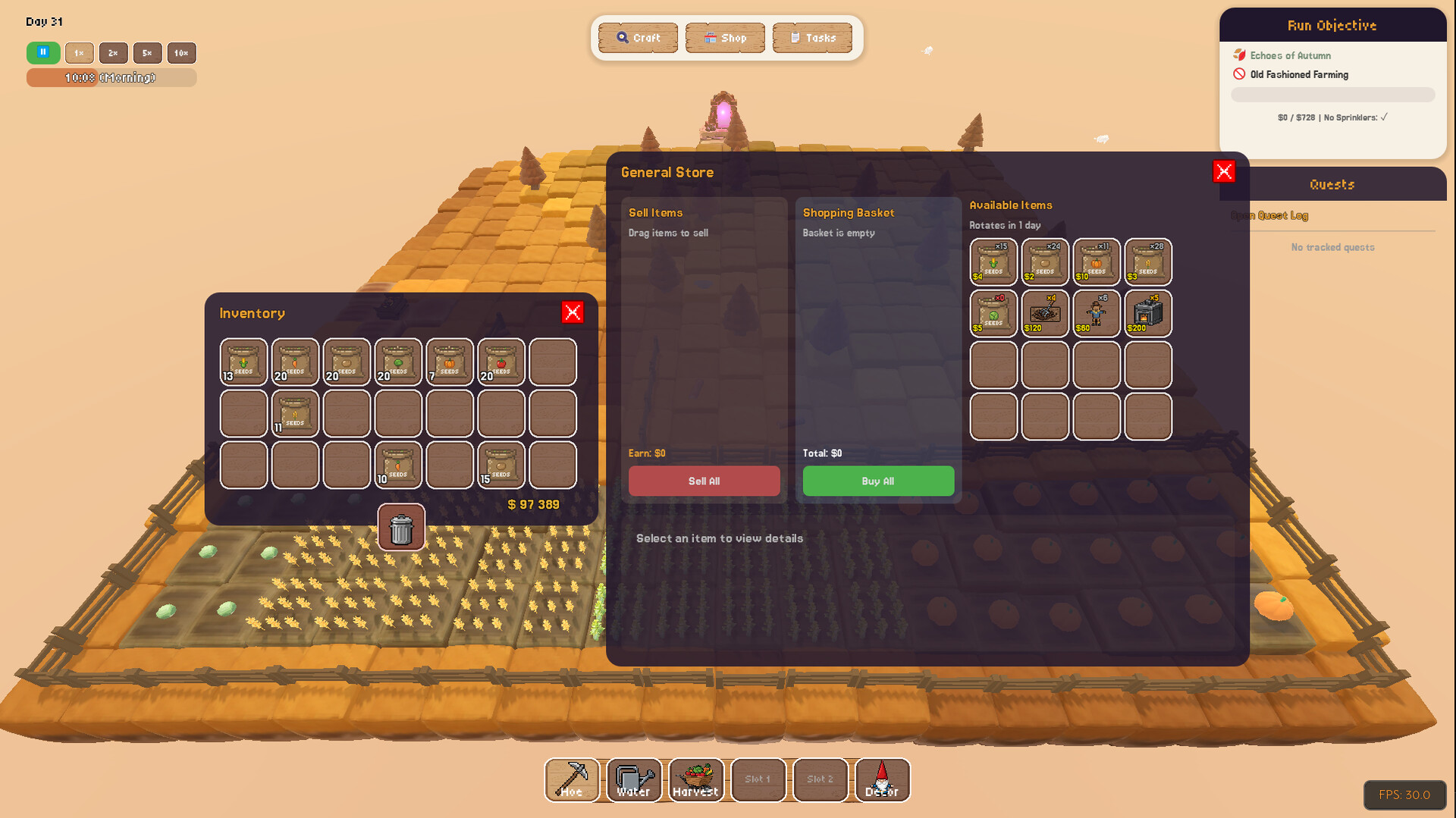1456x818 pixels.
Task: Click the green Buy All button
Action: (x=878, y=481)
